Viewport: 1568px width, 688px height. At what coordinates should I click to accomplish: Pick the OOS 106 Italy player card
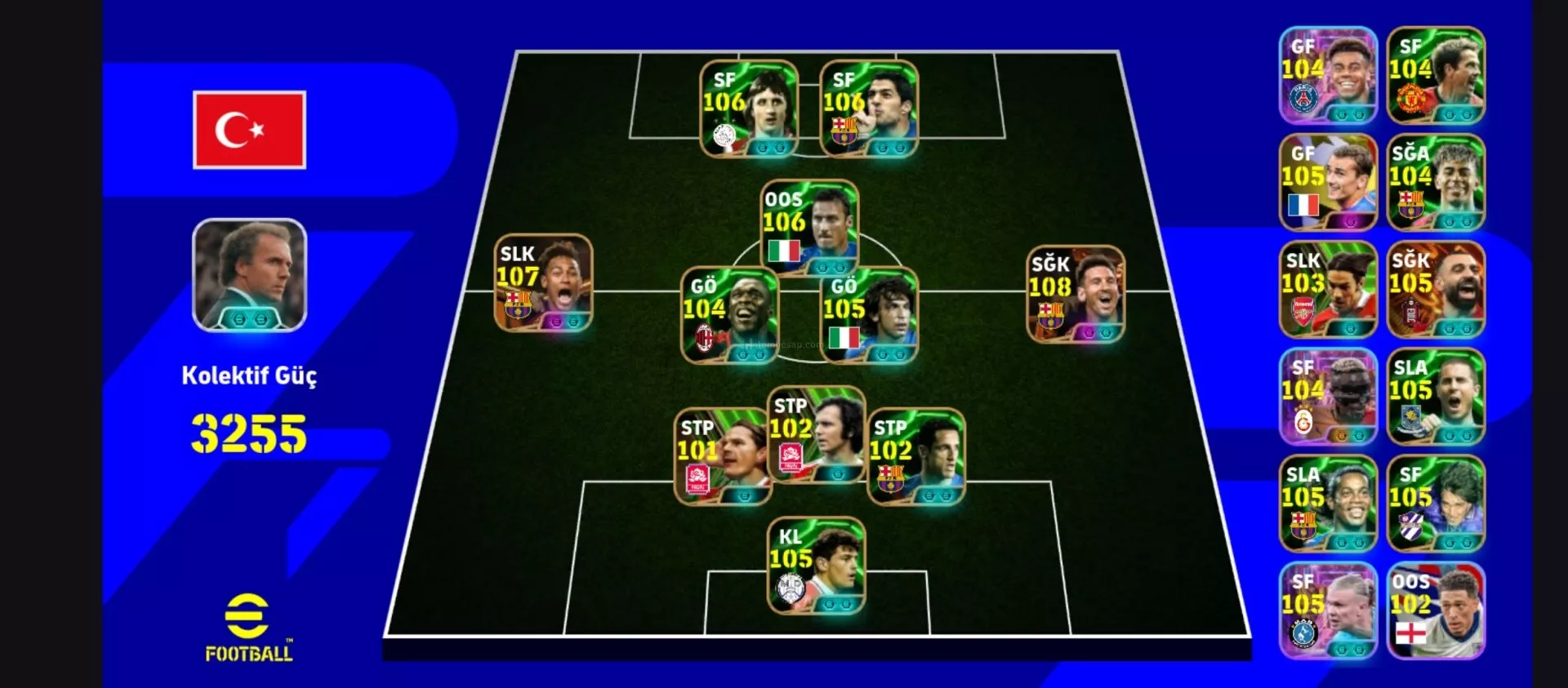(809, 228)
